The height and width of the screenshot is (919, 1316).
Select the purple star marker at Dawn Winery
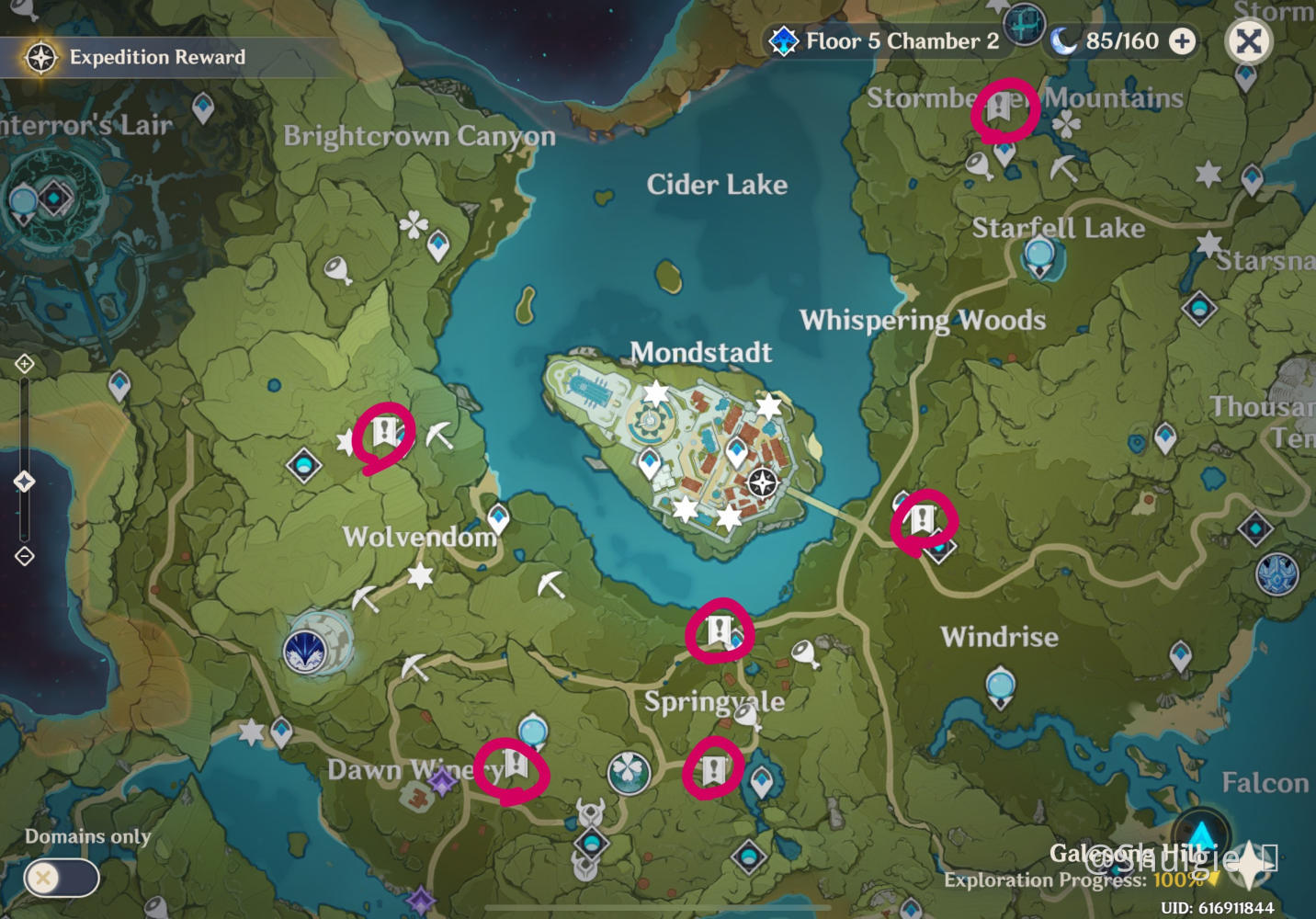coord(442,782)
